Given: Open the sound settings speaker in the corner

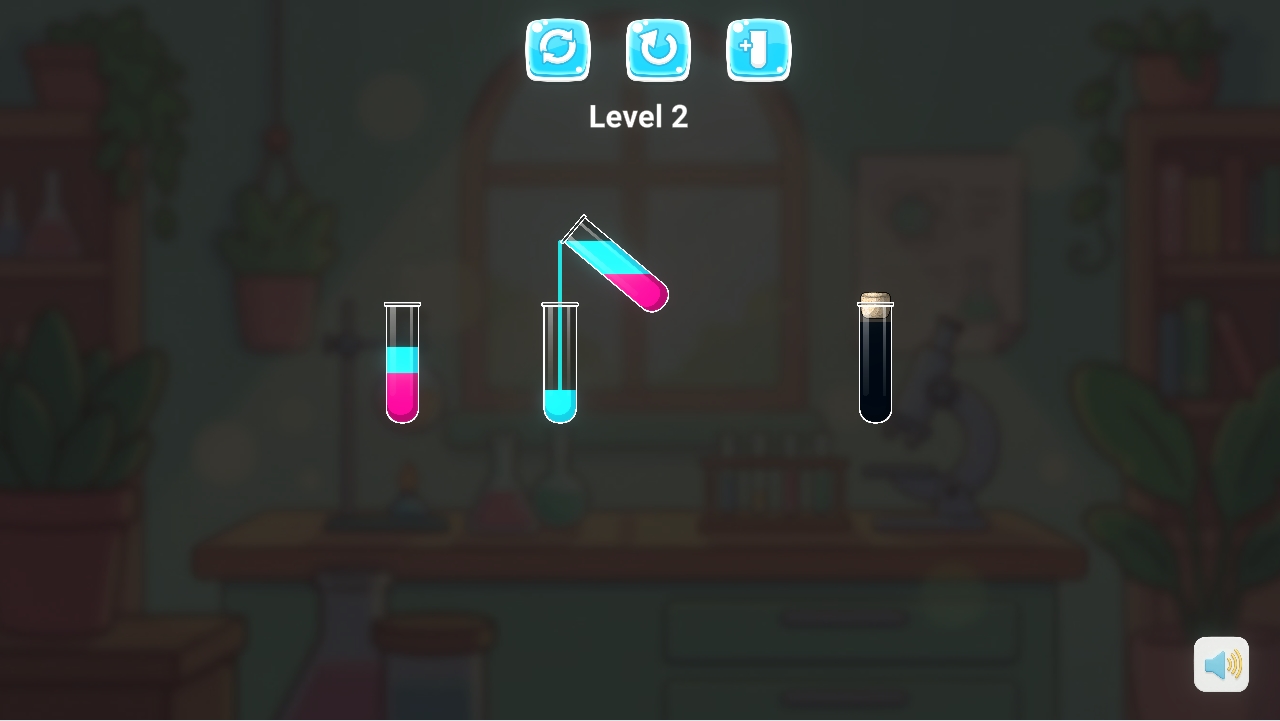Looking at the screenshot, I should pyautogui.click(x=1222, y=663).
